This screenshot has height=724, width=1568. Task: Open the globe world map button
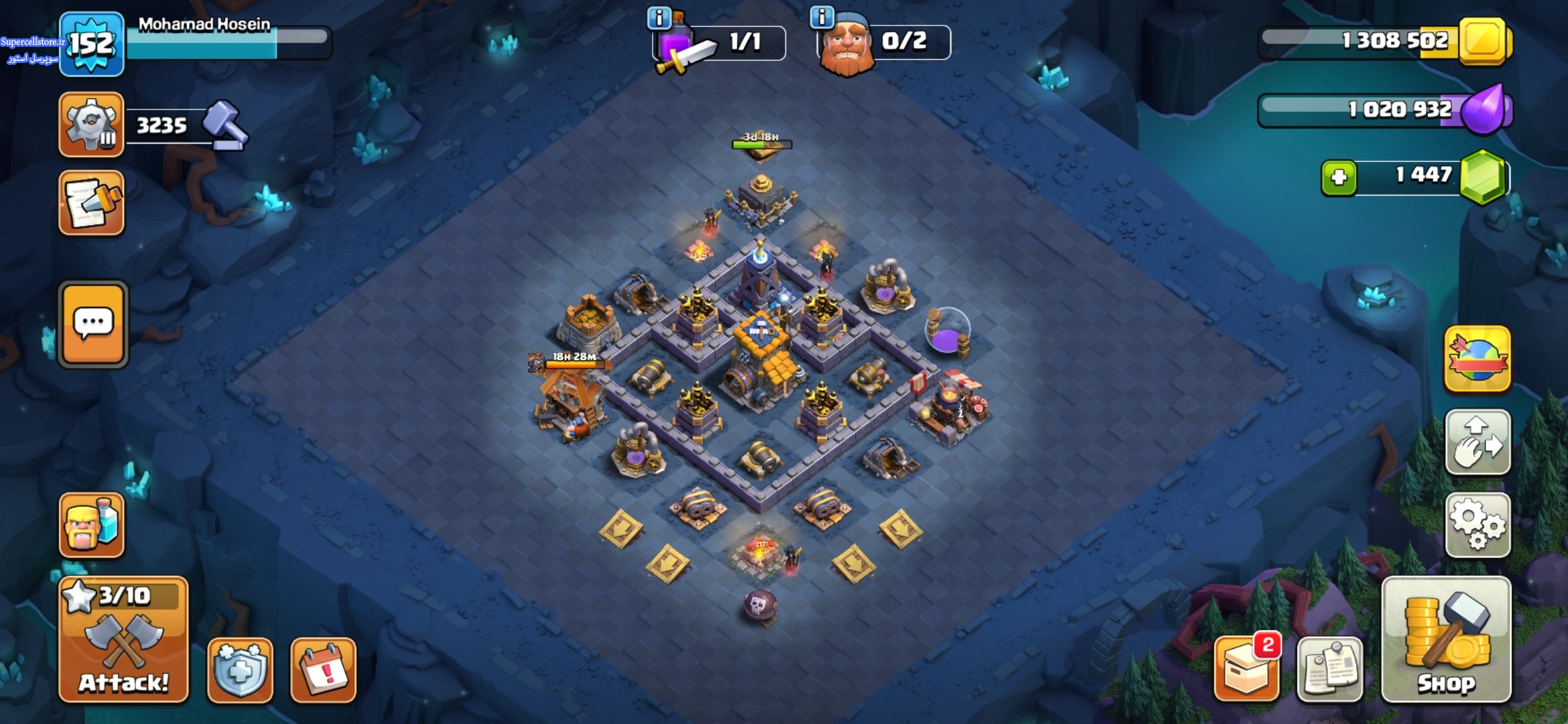pyautogui.click(x=1478, y=359)
